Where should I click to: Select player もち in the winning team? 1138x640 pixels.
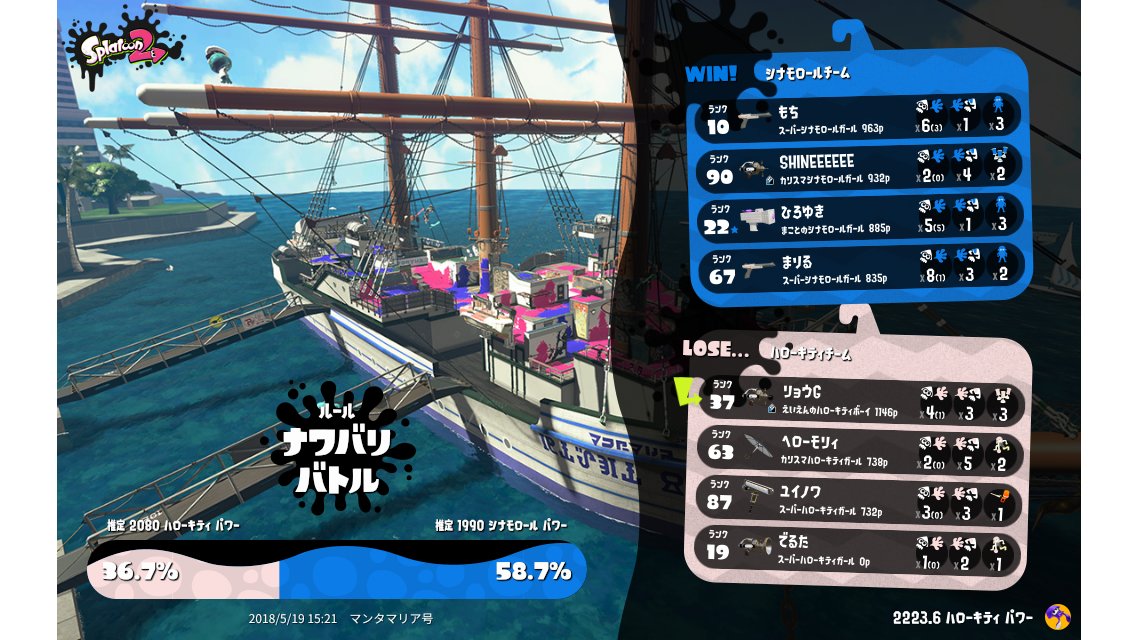[x=860, y=118]
